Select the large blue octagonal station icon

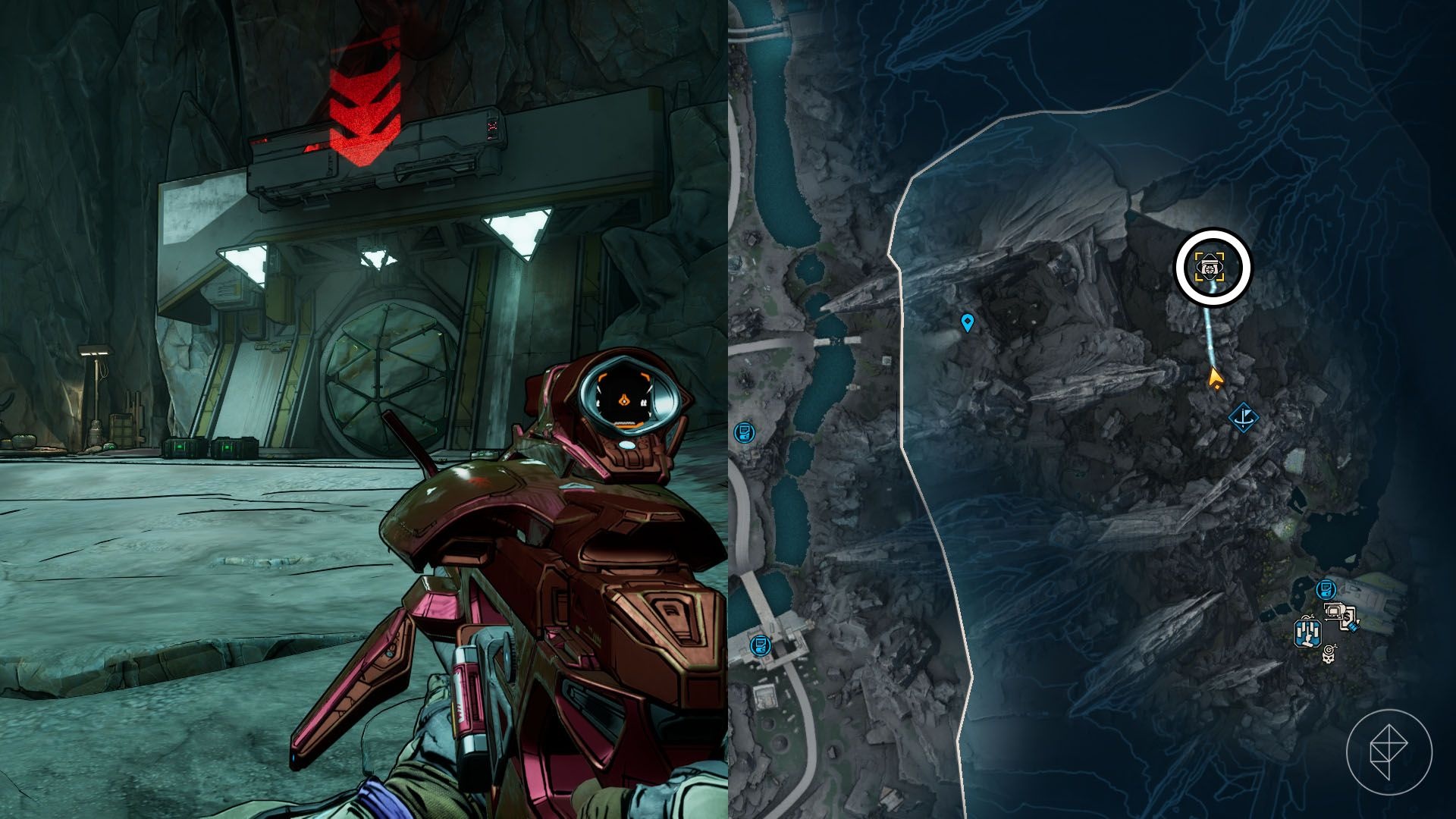(x=1308, y=632)
